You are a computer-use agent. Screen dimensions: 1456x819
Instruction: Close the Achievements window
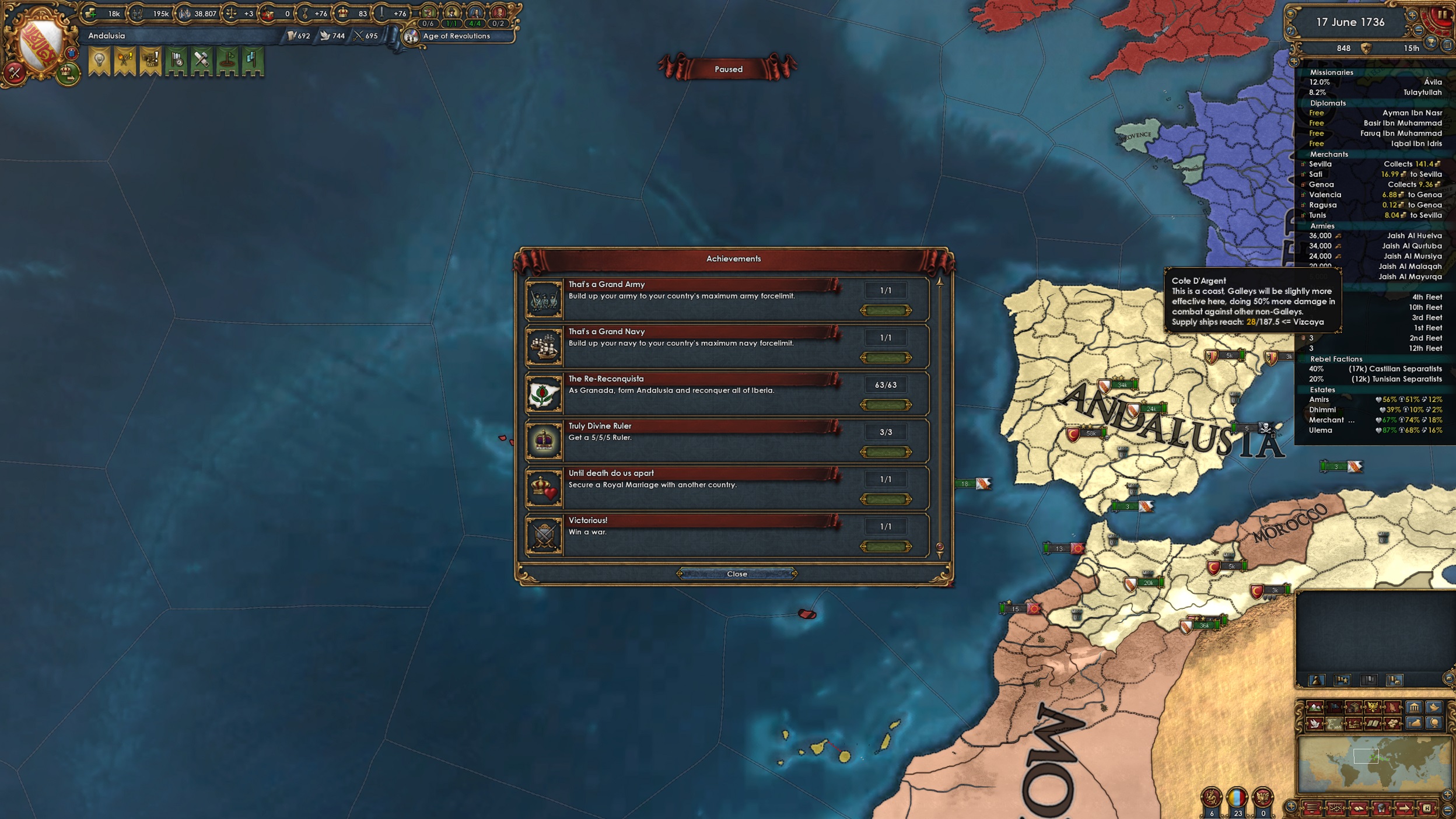737,573
